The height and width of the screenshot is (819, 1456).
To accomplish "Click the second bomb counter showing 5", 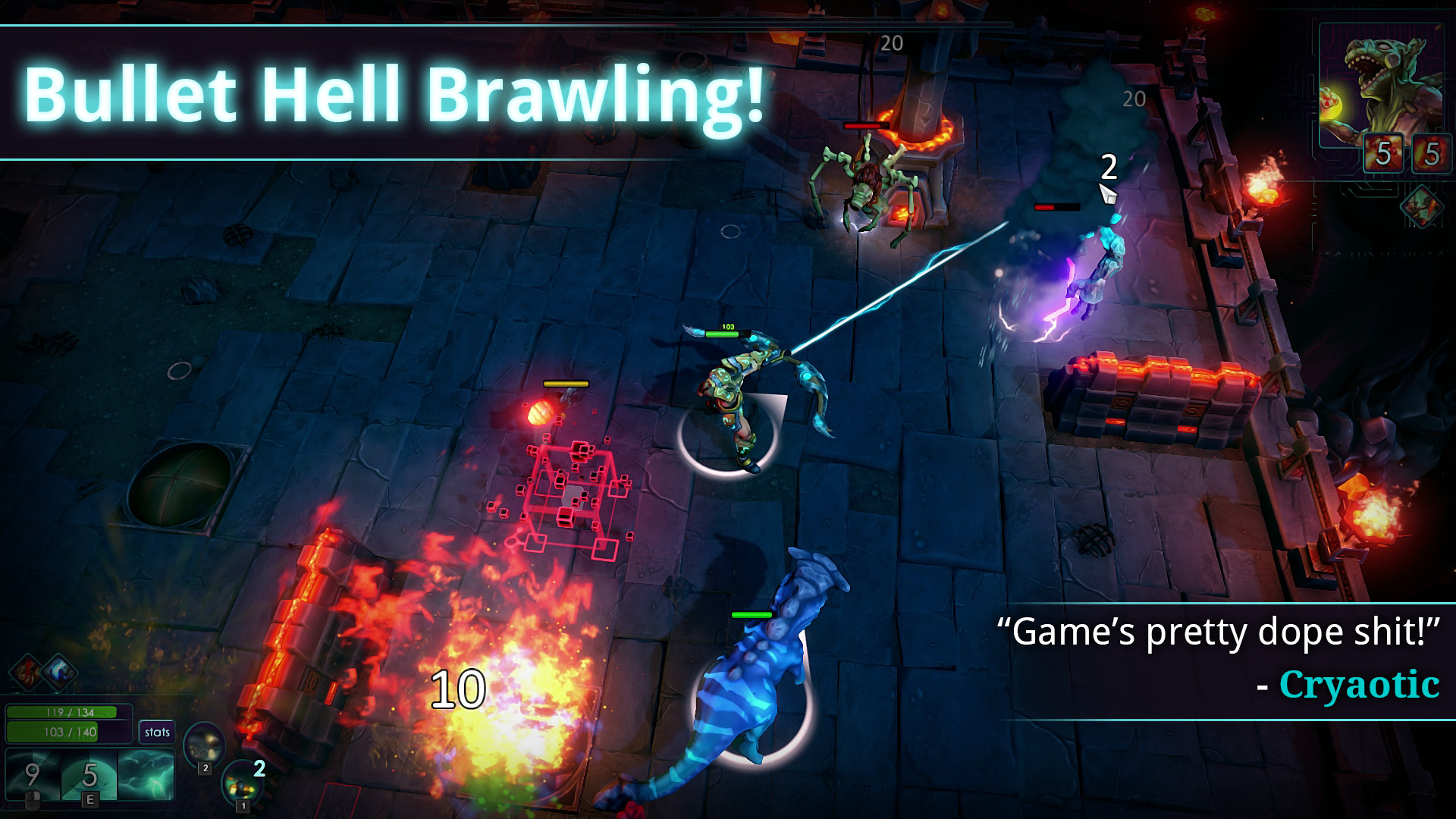I will pyautogui.click(x=1432, y=153).
